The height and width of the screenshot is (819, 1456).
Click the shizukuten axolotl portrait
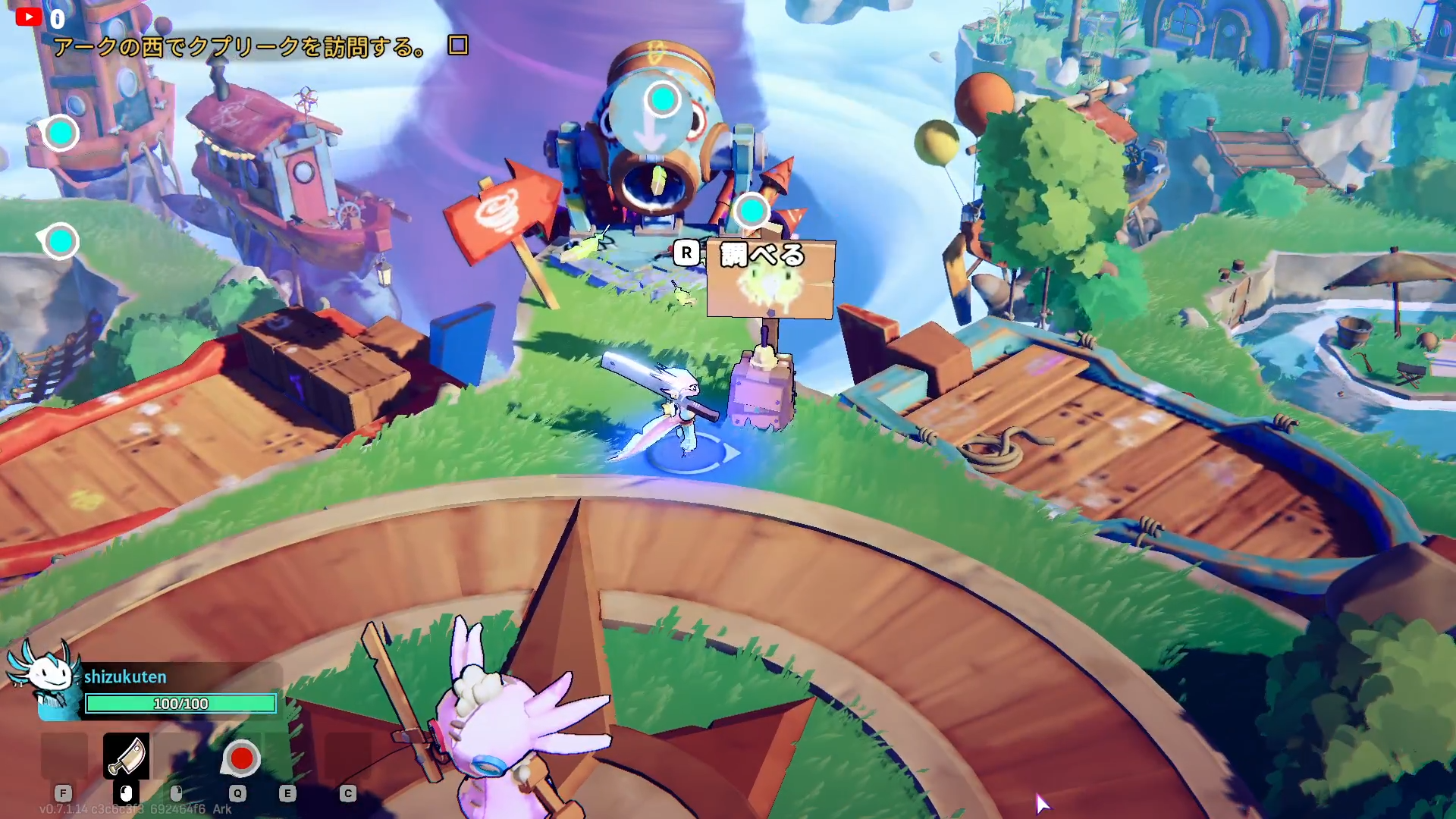[x=44, y=677]
